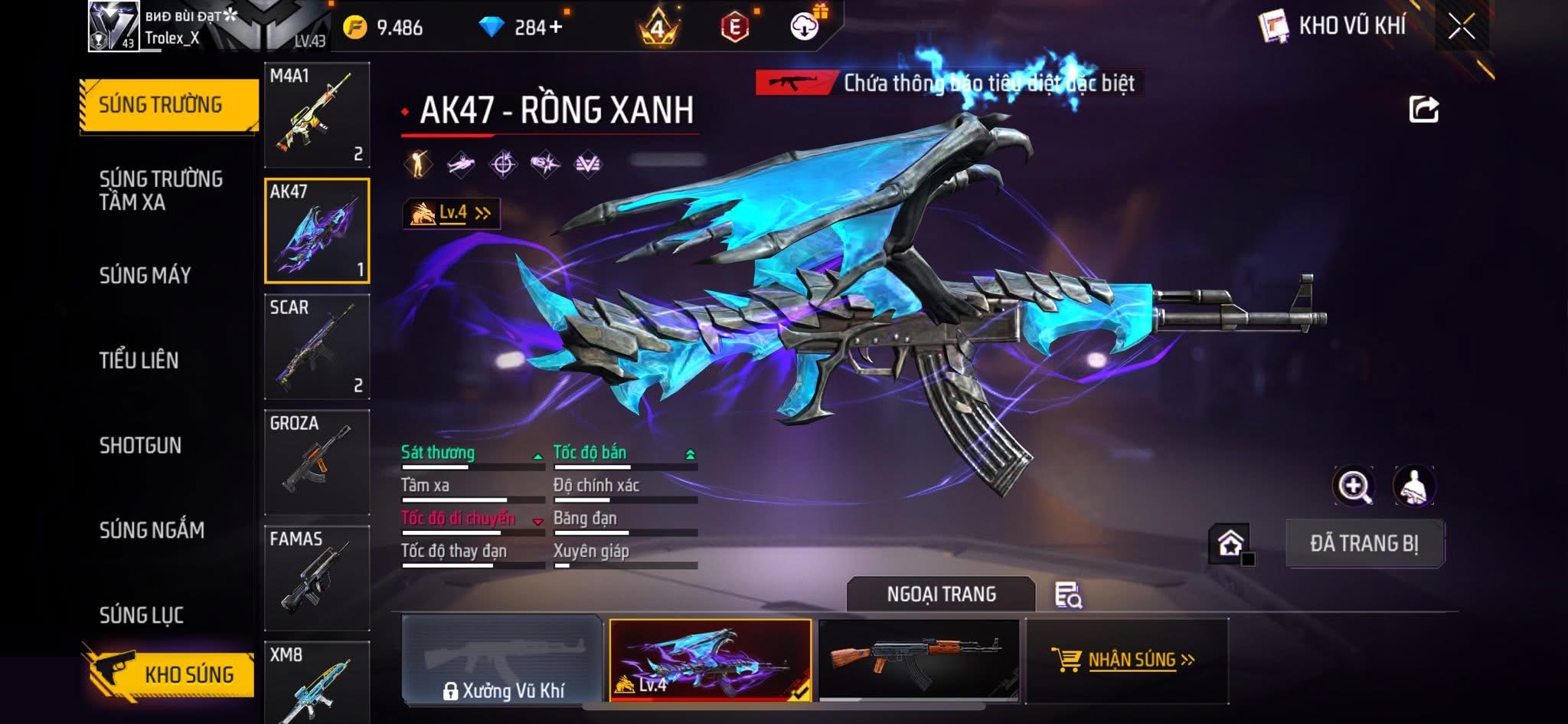Click the Đã Trang Bị button
This screenshot has height=724, width=1568.
point(1364,543)
